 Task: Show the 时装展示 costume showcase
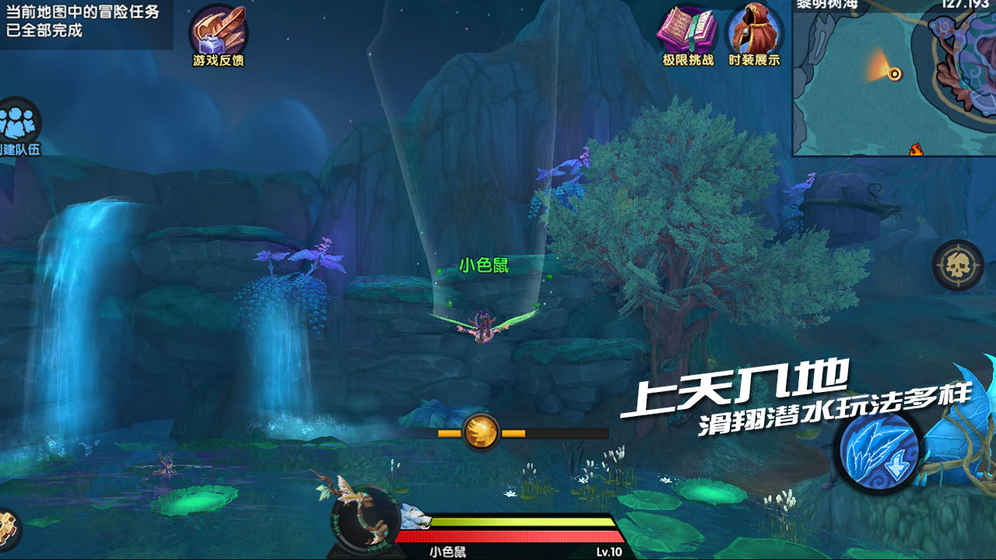coord(754,31)
